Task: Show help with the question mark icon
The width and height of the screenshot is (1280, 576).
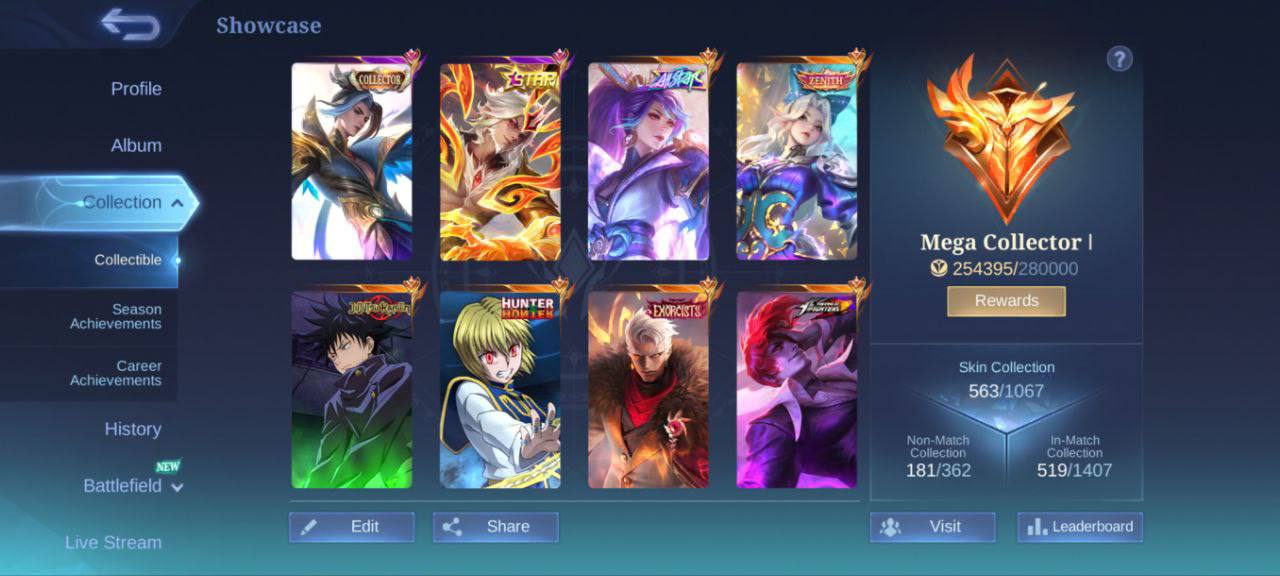Action: (x=1119, y=59)
